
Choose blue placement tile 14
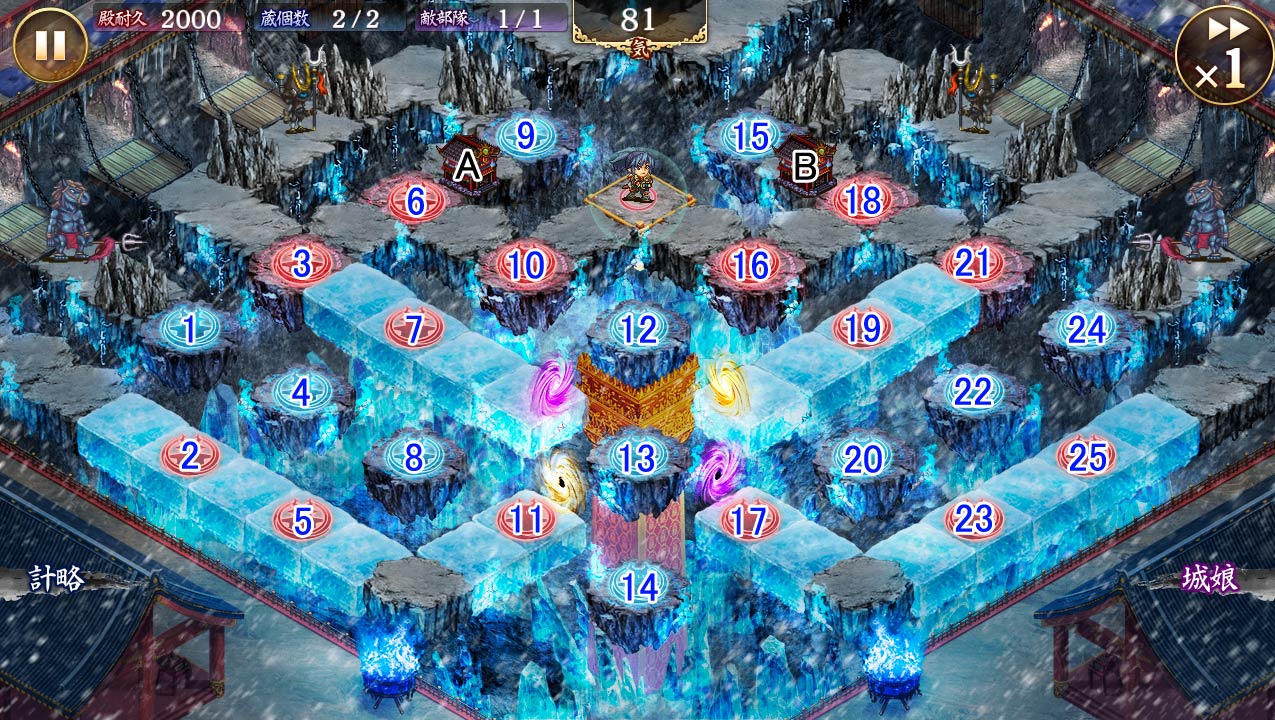click(x=638, y=586)
